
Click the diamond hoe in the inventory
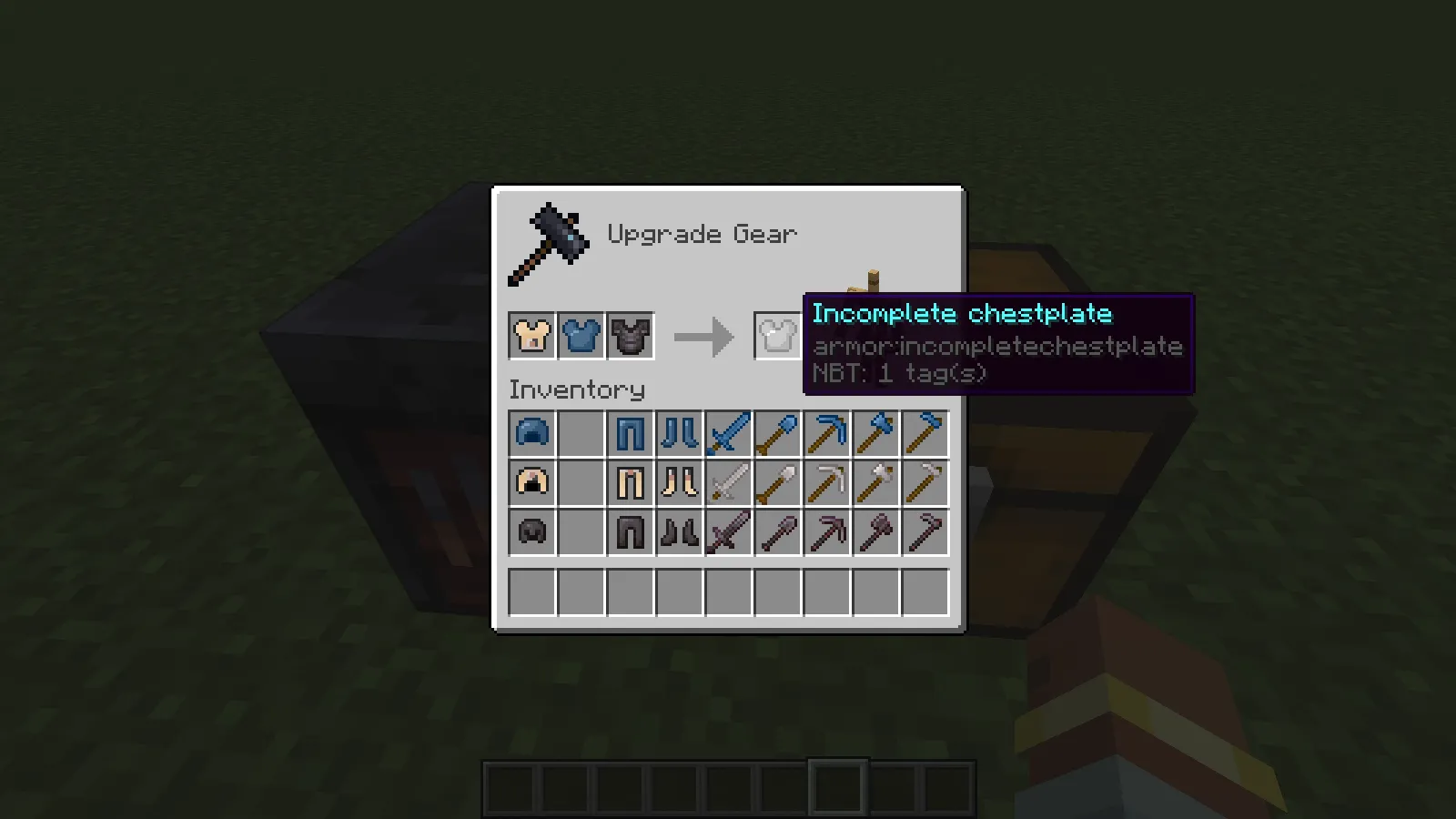(x=925, y=433)
